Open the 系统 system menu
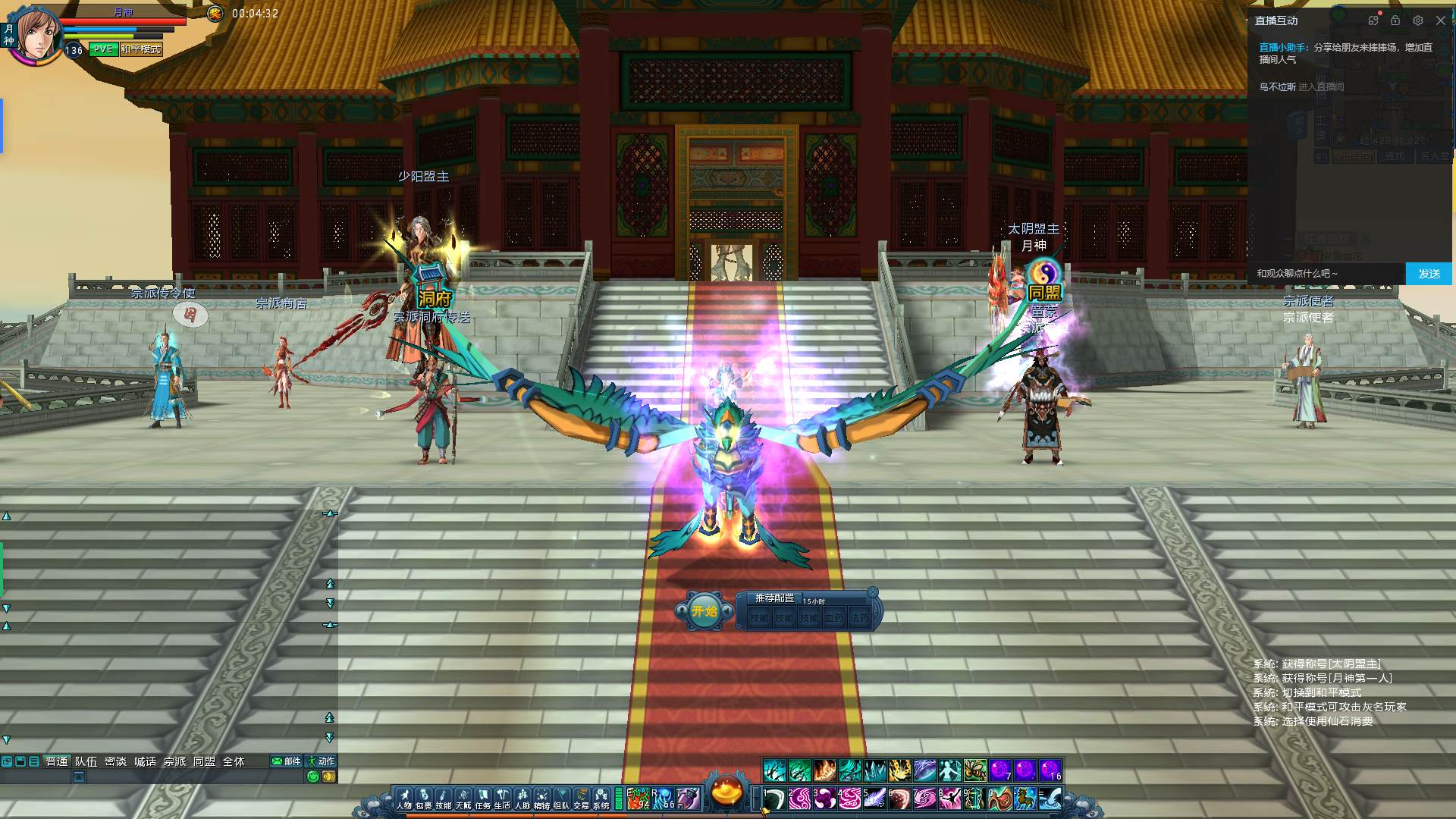 601,799
